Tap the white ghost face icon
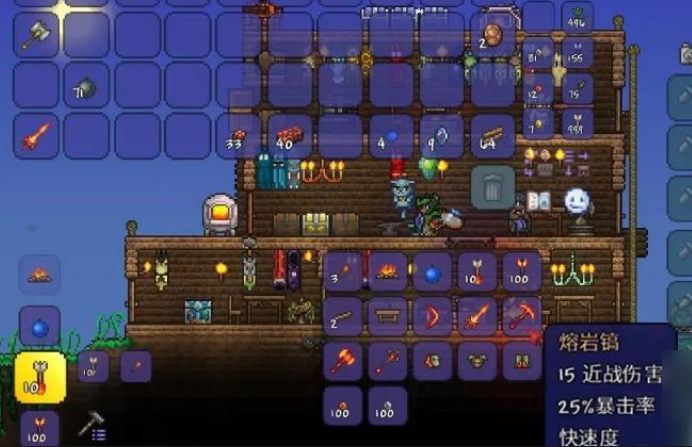The height and width of the screenshot is (447, 692). pyautogui.click(x=577, y=201)
